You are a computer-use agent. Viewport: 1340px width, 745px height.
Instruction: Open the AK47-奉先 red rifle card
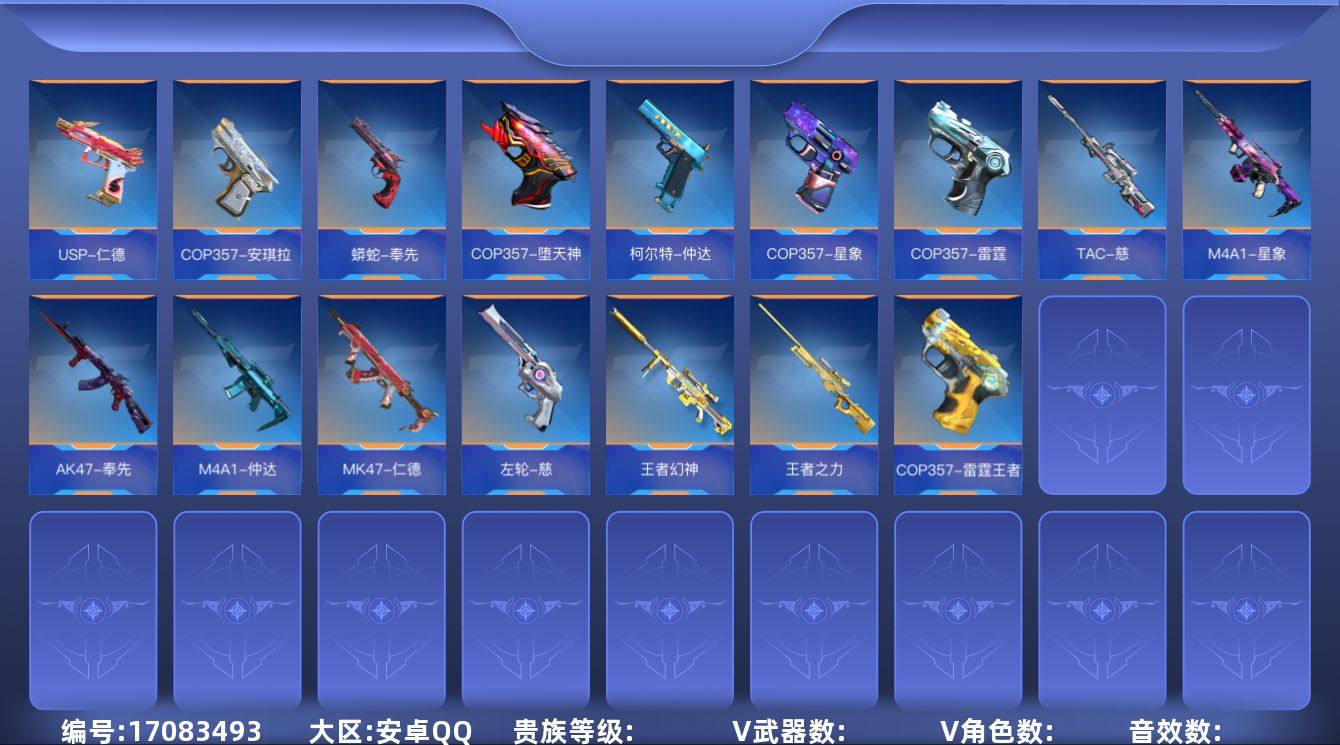click(93, 390)
